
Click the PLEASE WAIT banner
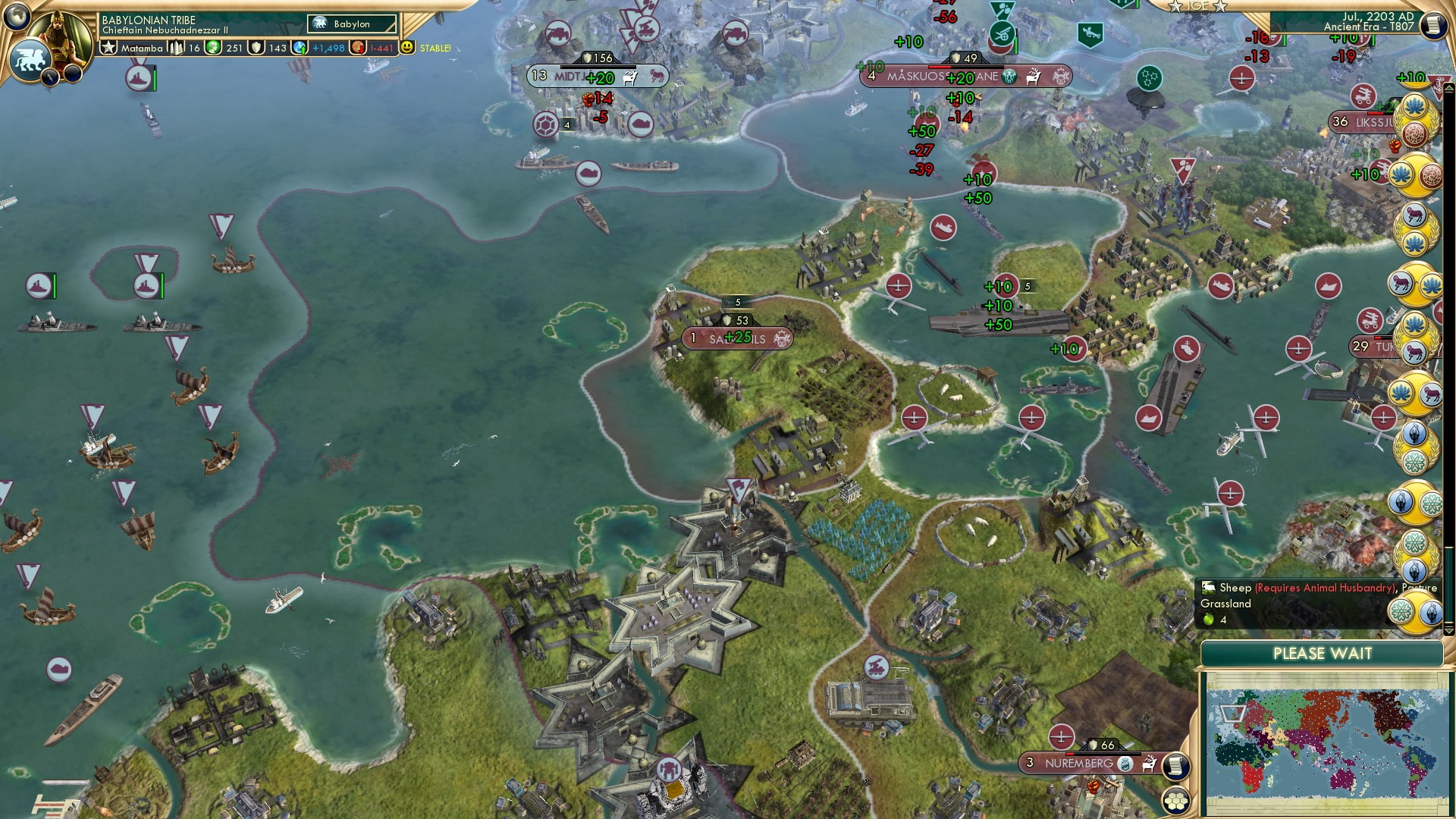pos(1323,653)
